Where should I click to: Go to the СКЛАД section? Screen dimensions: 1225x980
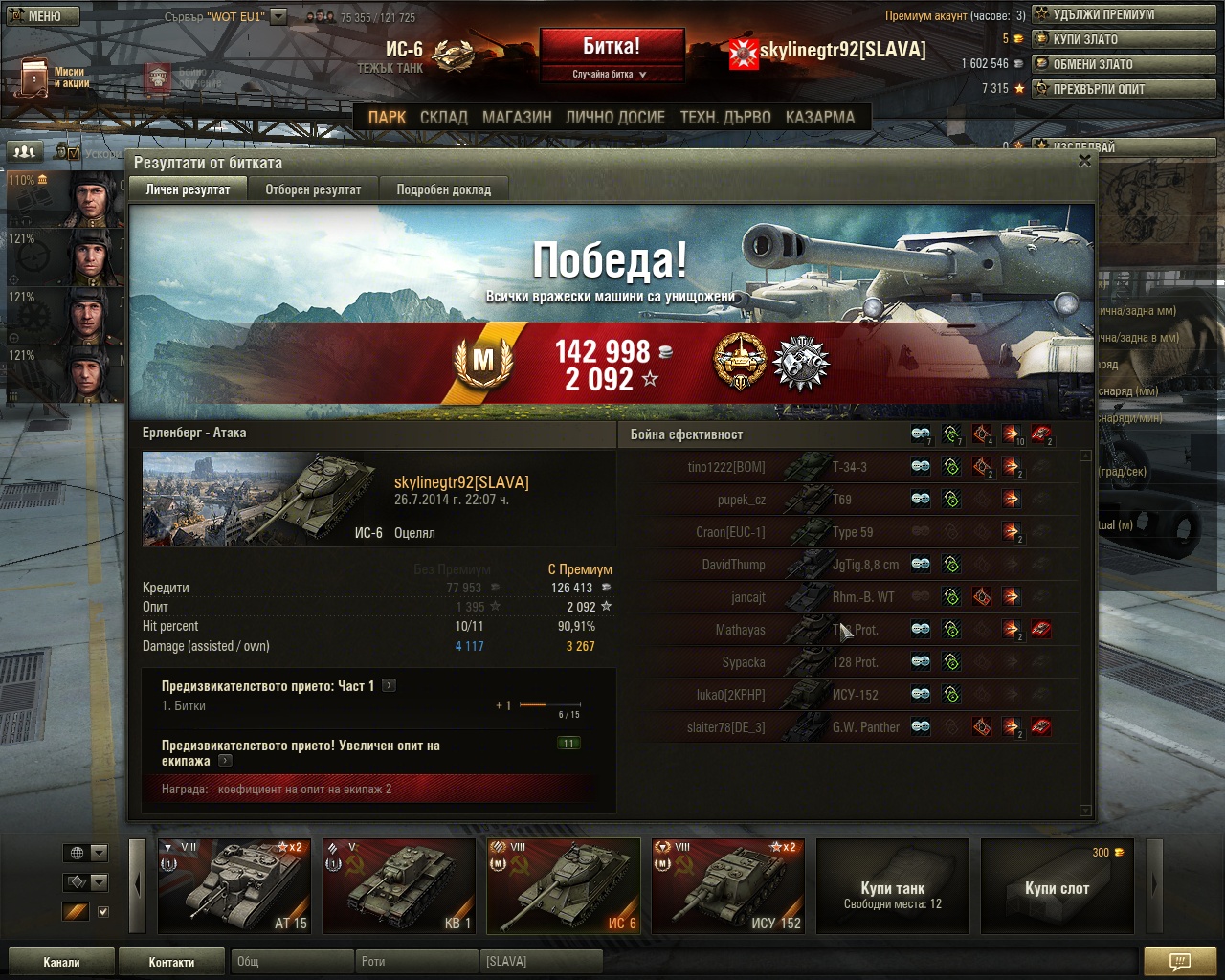tap(444, 117)
